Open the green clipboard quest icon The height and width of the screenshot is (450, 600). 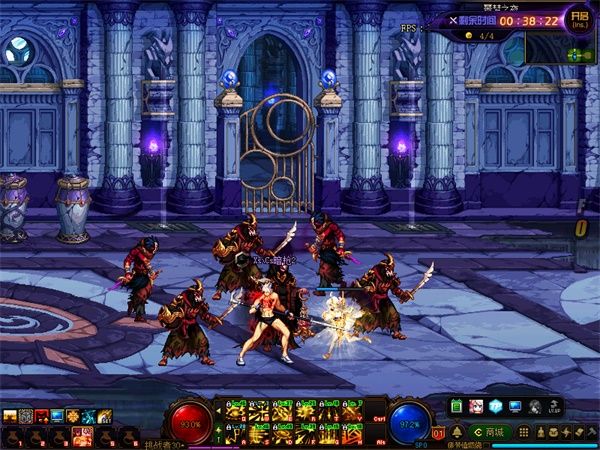point(457,406)
